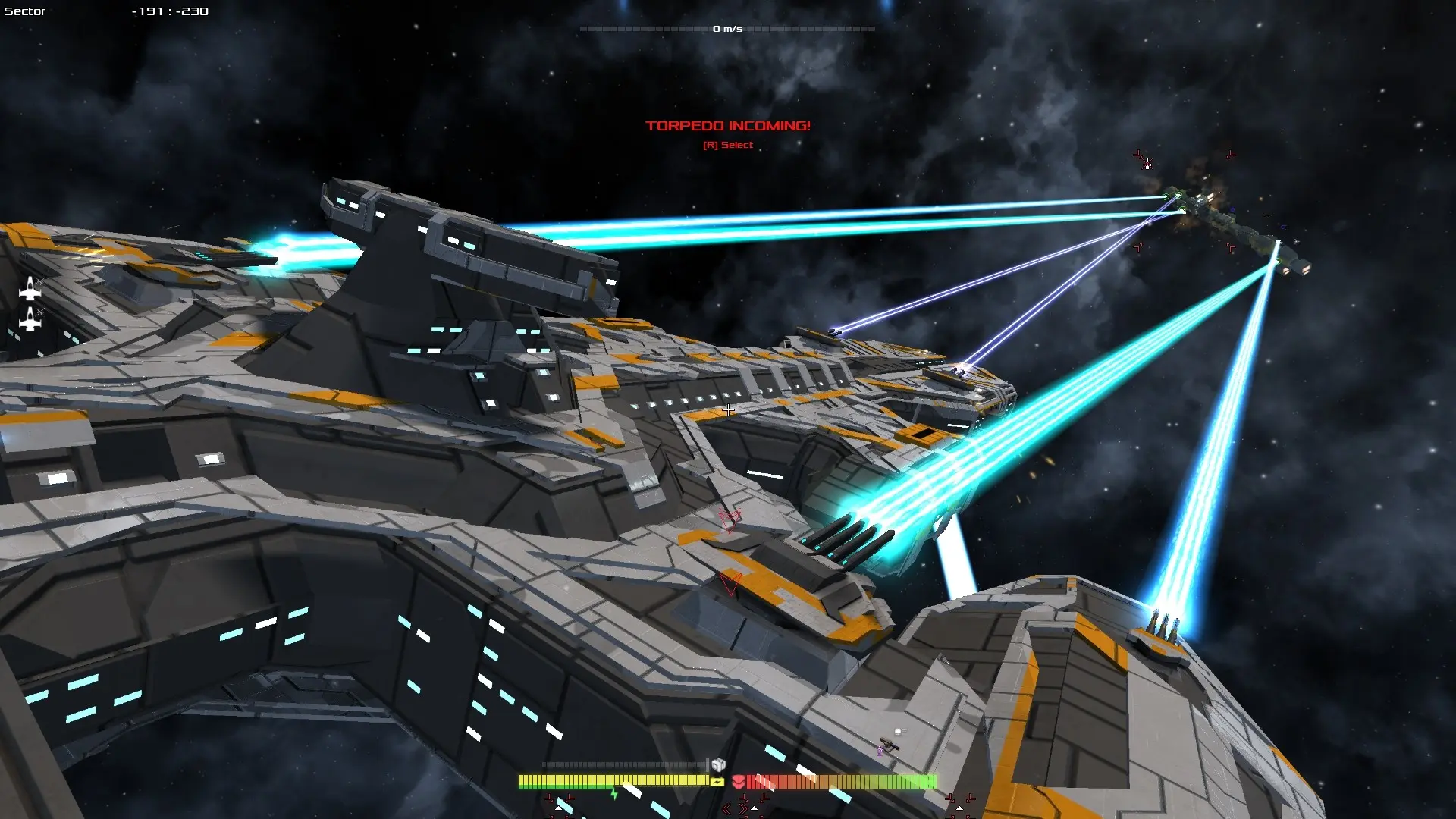Click the Sector label top left
This screenshot has width=1456, height=819.
tap(25, 11)
